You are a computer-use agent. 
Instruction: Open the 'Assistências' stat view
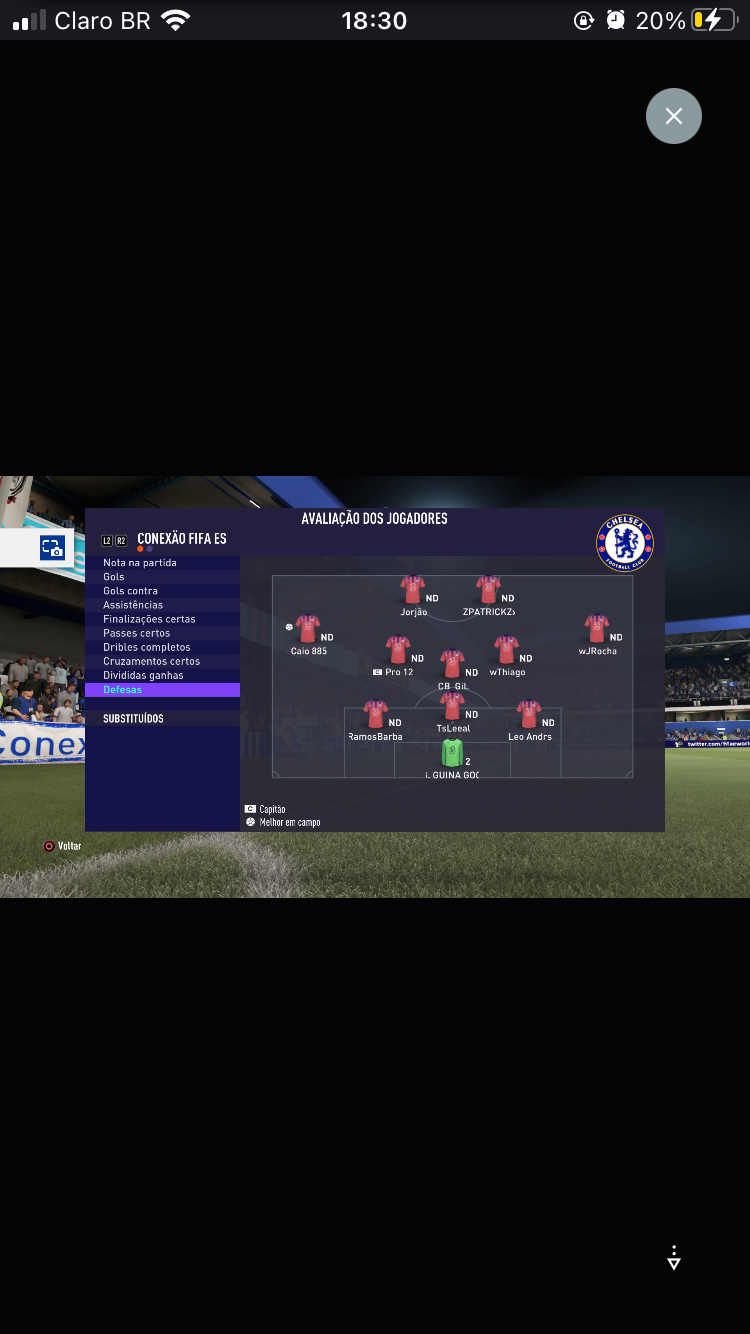pyautogui.click(x=133, y=605)
